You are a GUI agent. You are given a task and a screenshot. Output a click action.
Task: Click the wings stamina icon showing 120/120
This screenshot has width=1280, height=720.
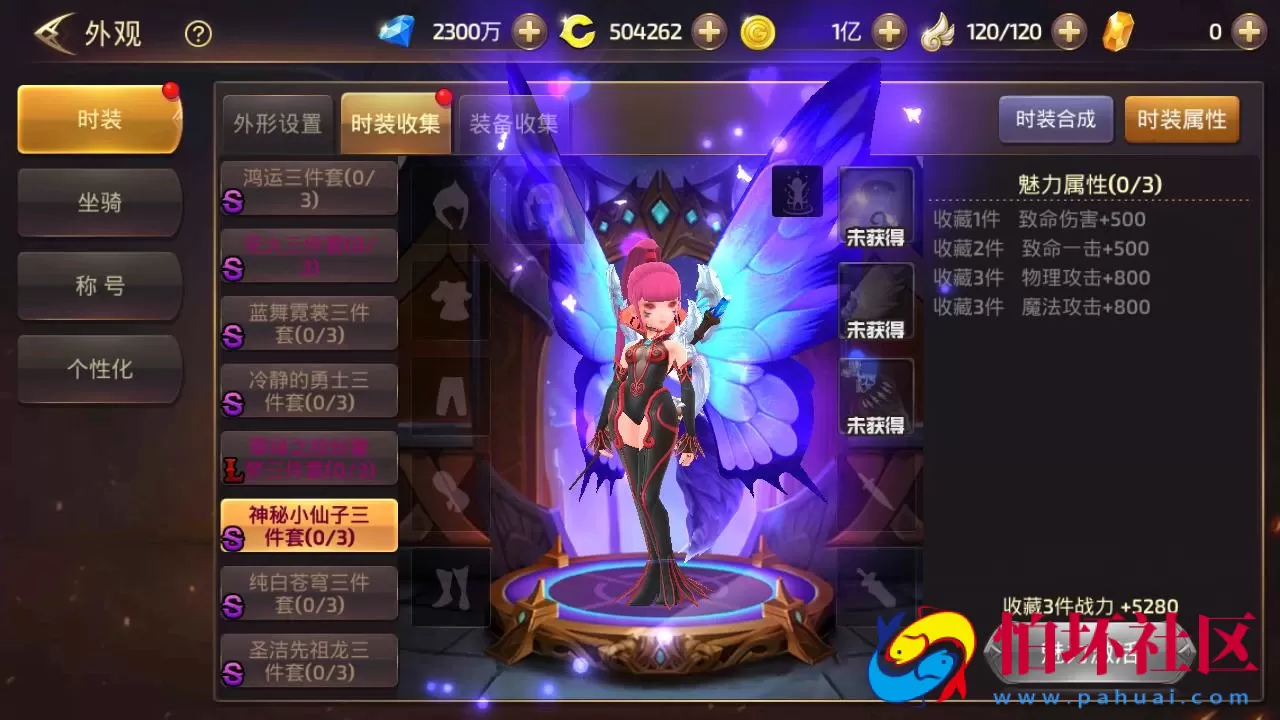937,31
